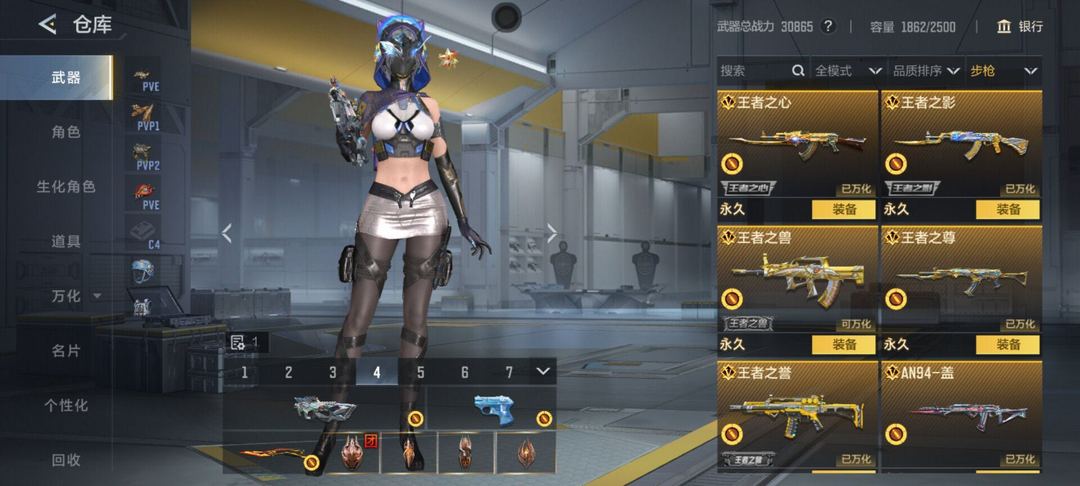Select the 王者之兽 weapon card
Screen dimensions: 1080x486
pyautogui.click(x=797, y=280)
